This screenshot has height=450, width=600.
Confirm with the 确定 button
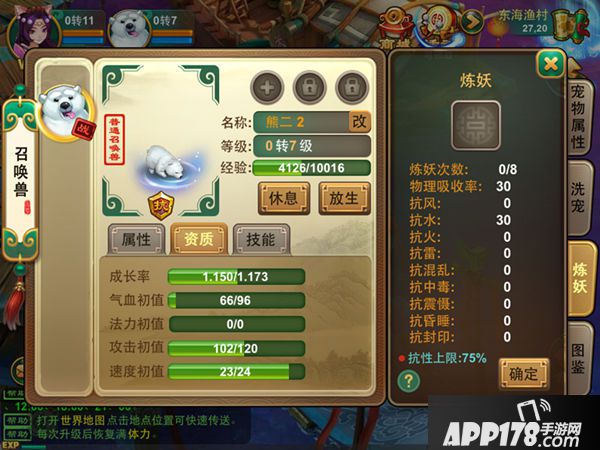pos(524,372)
